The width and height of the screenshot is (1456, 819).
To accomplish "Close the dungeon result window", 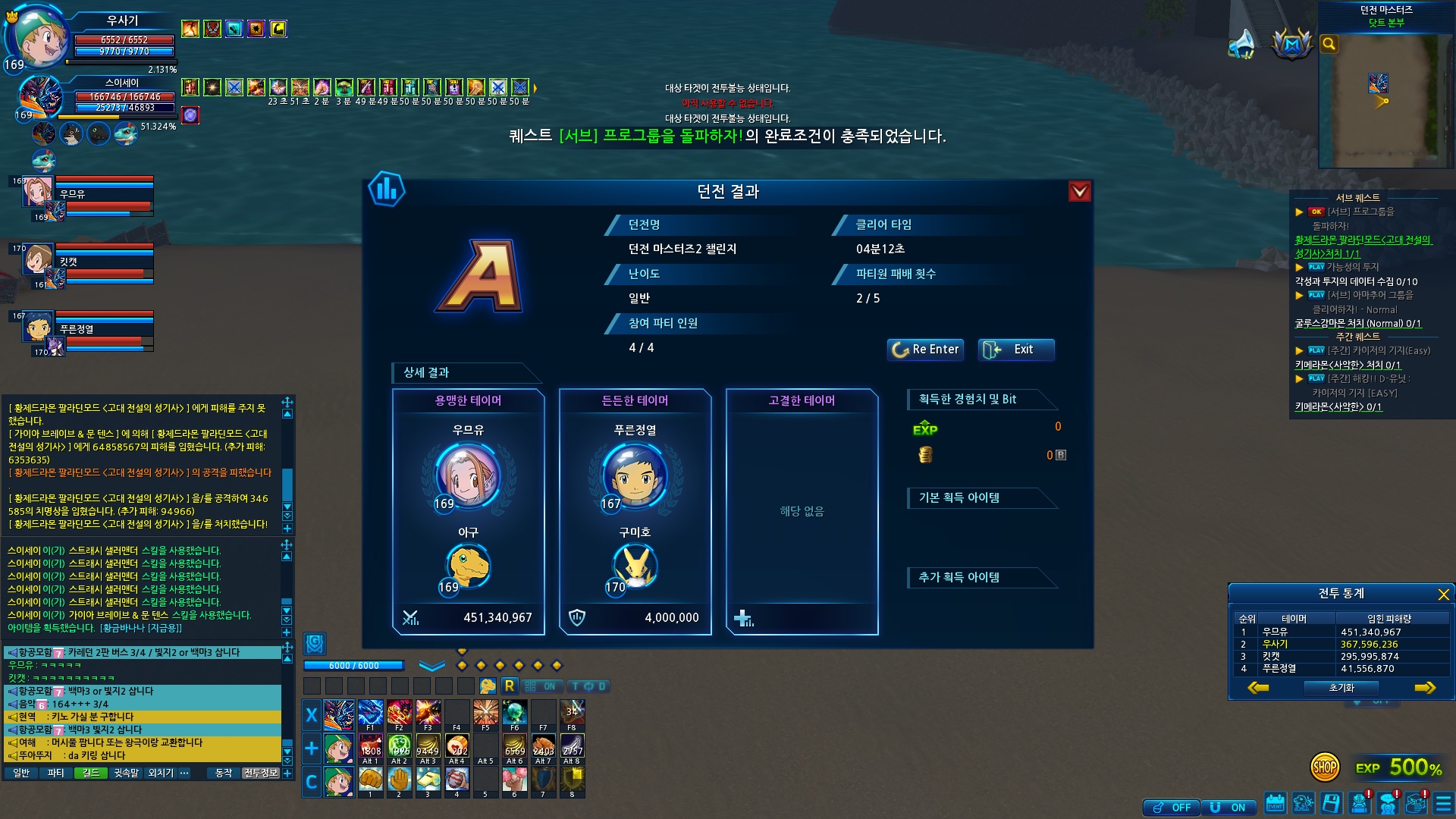I will click(x=1079, y=192).
